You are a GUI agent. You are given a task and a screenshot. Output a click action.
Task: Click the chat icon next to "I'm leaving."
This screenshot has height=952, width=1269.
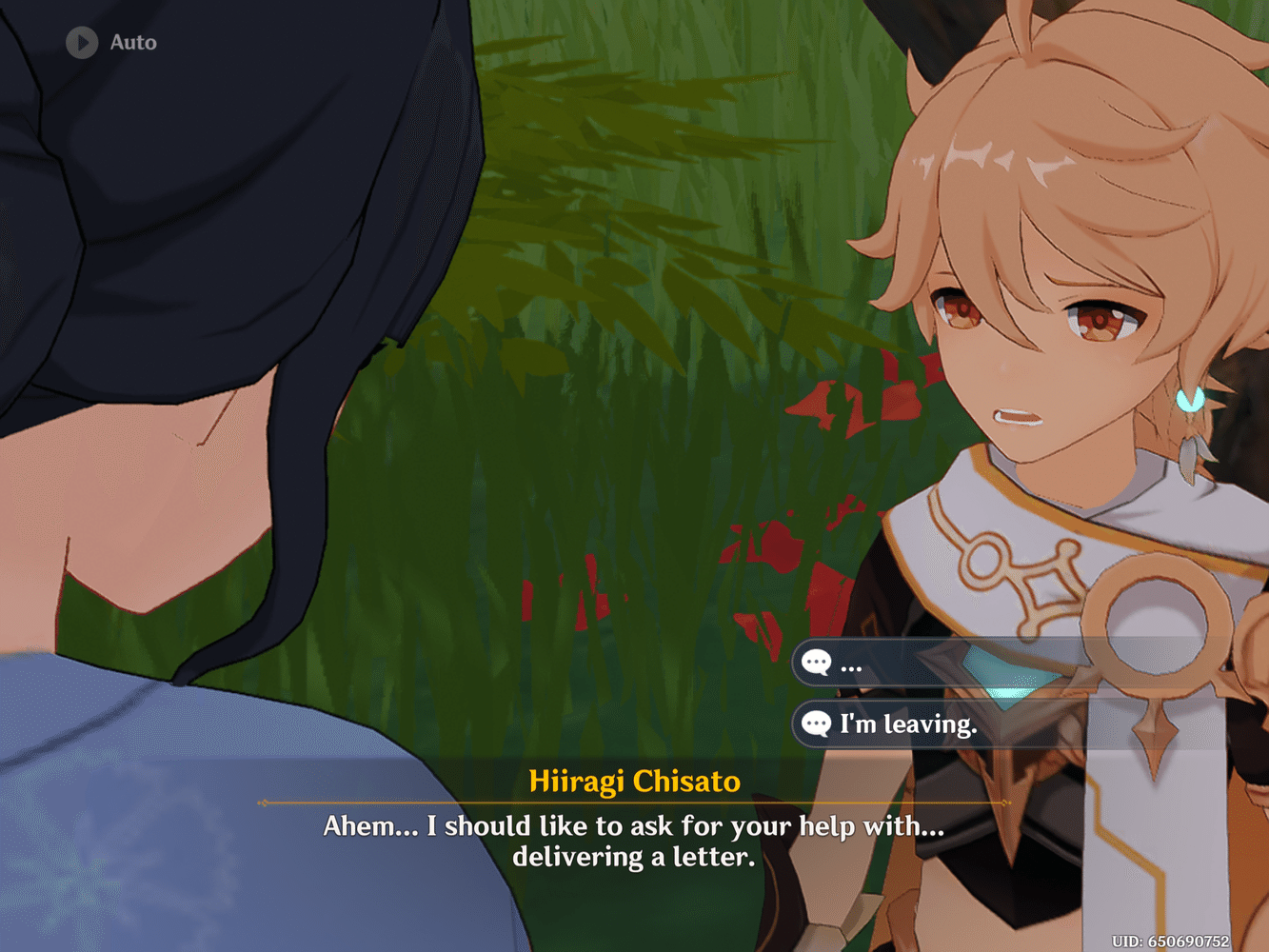coord(817,724)
